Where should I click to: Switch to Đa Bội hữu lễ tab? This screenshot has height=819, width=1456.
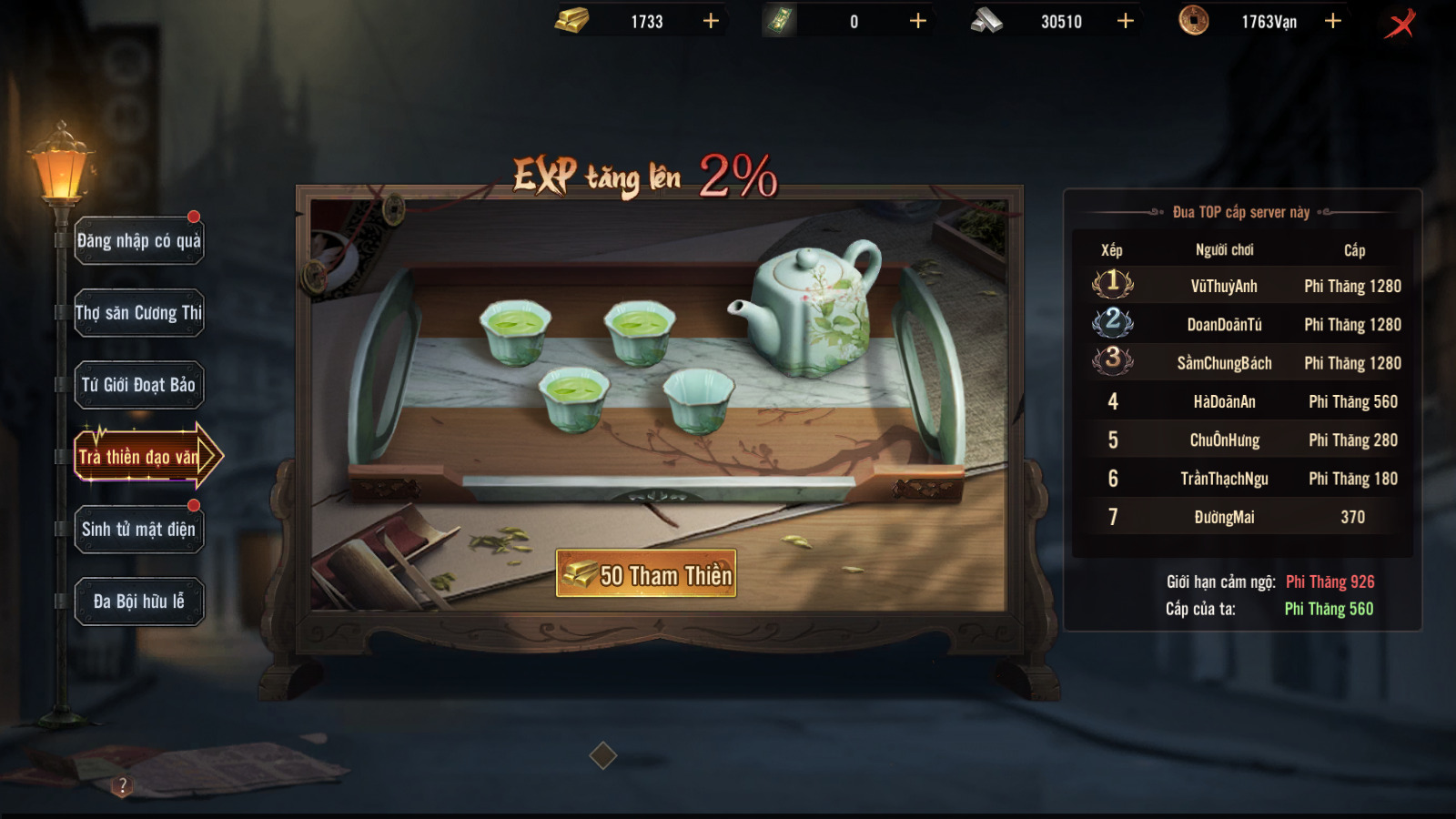(x=138, y=602)
